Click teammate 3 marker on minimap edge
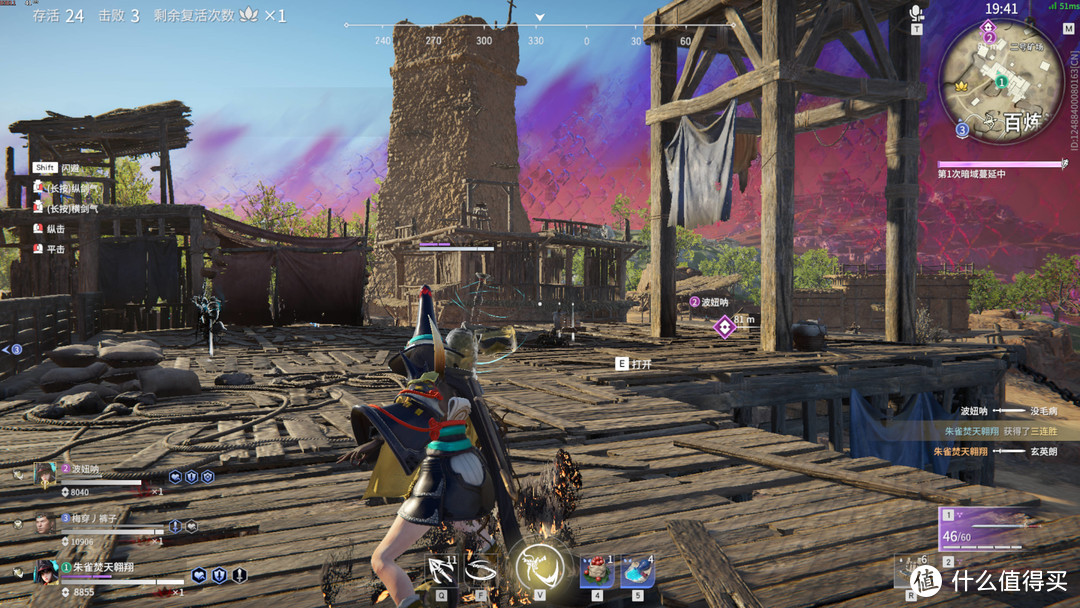This screenshot has width=1080, height=608. click(x=962, y=129)
